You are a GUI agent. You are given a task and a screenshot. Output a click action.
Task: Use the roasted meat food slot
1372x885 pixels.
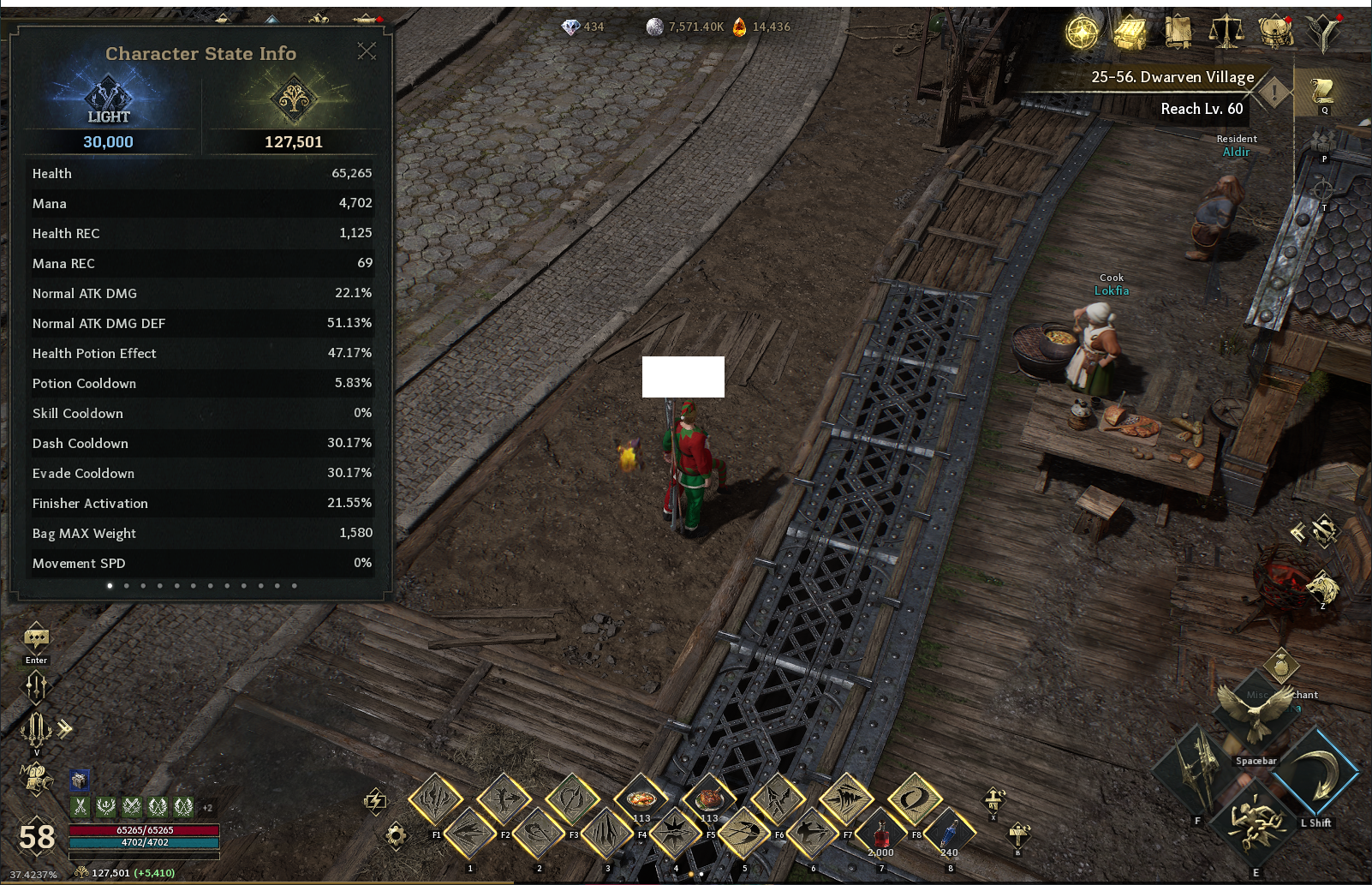click(709, 798)
